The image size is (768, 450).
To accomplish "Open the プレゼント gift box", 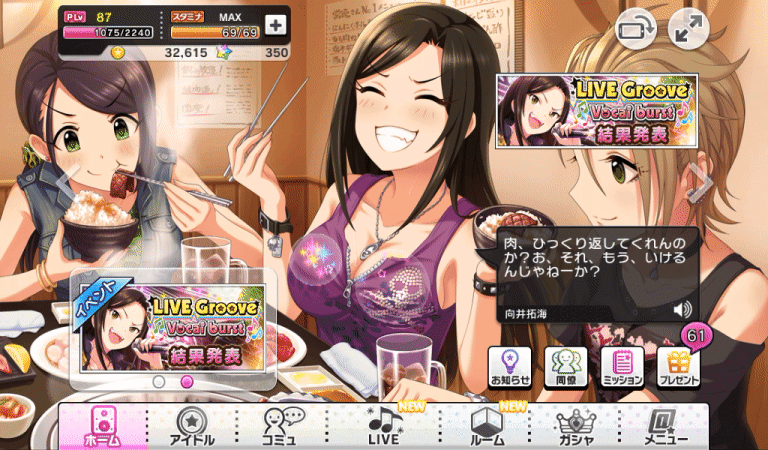I will (679, 368).
